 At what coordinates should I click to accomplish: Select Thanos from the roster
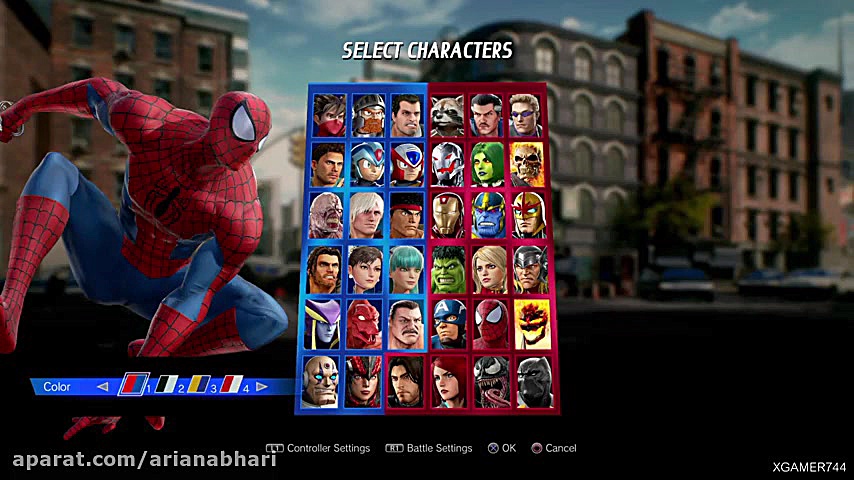click(x=489, y=214)
